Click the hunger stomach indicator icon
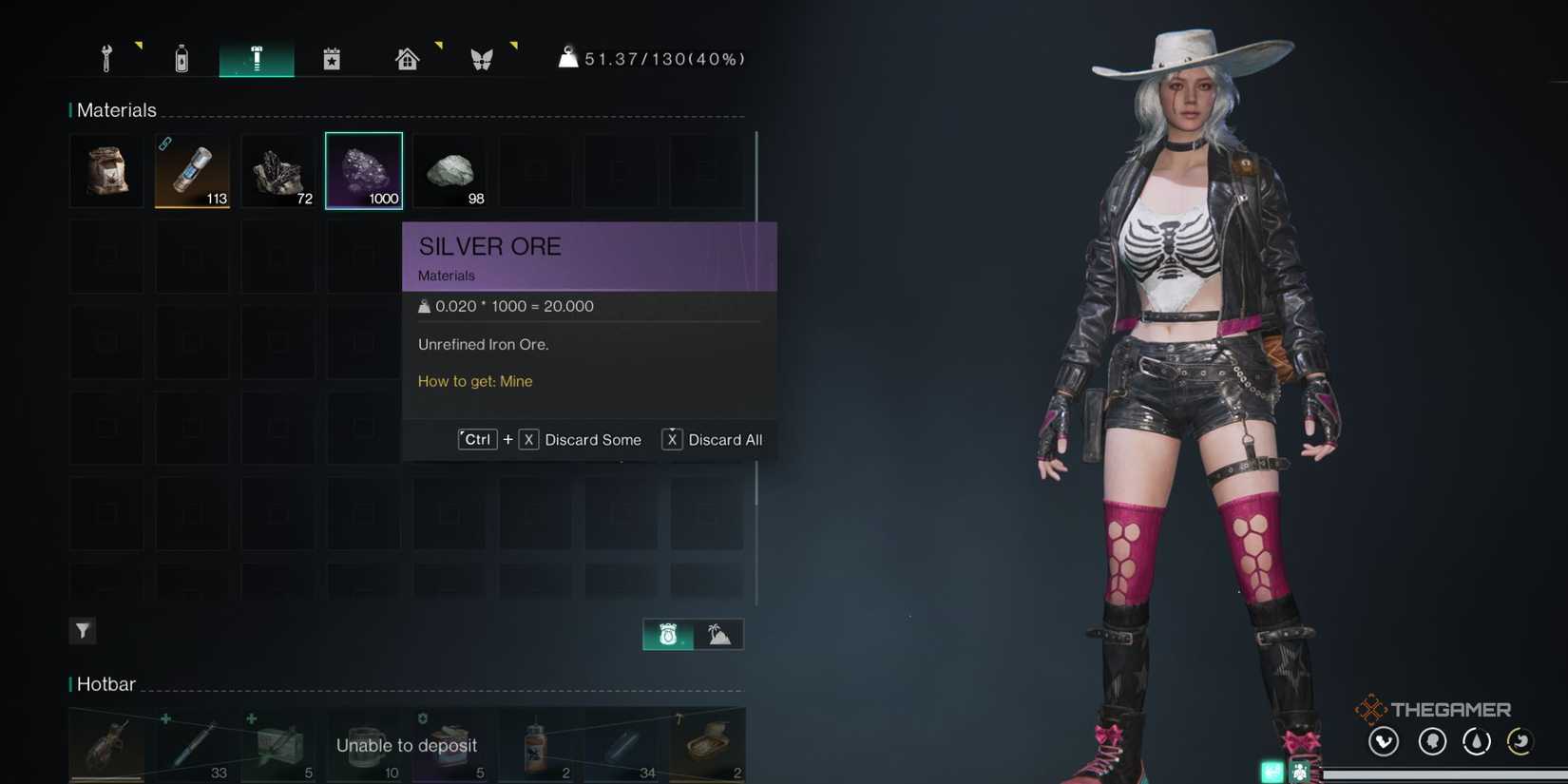The height and width of the screenshot is (784, 1568). [1519, 741]
